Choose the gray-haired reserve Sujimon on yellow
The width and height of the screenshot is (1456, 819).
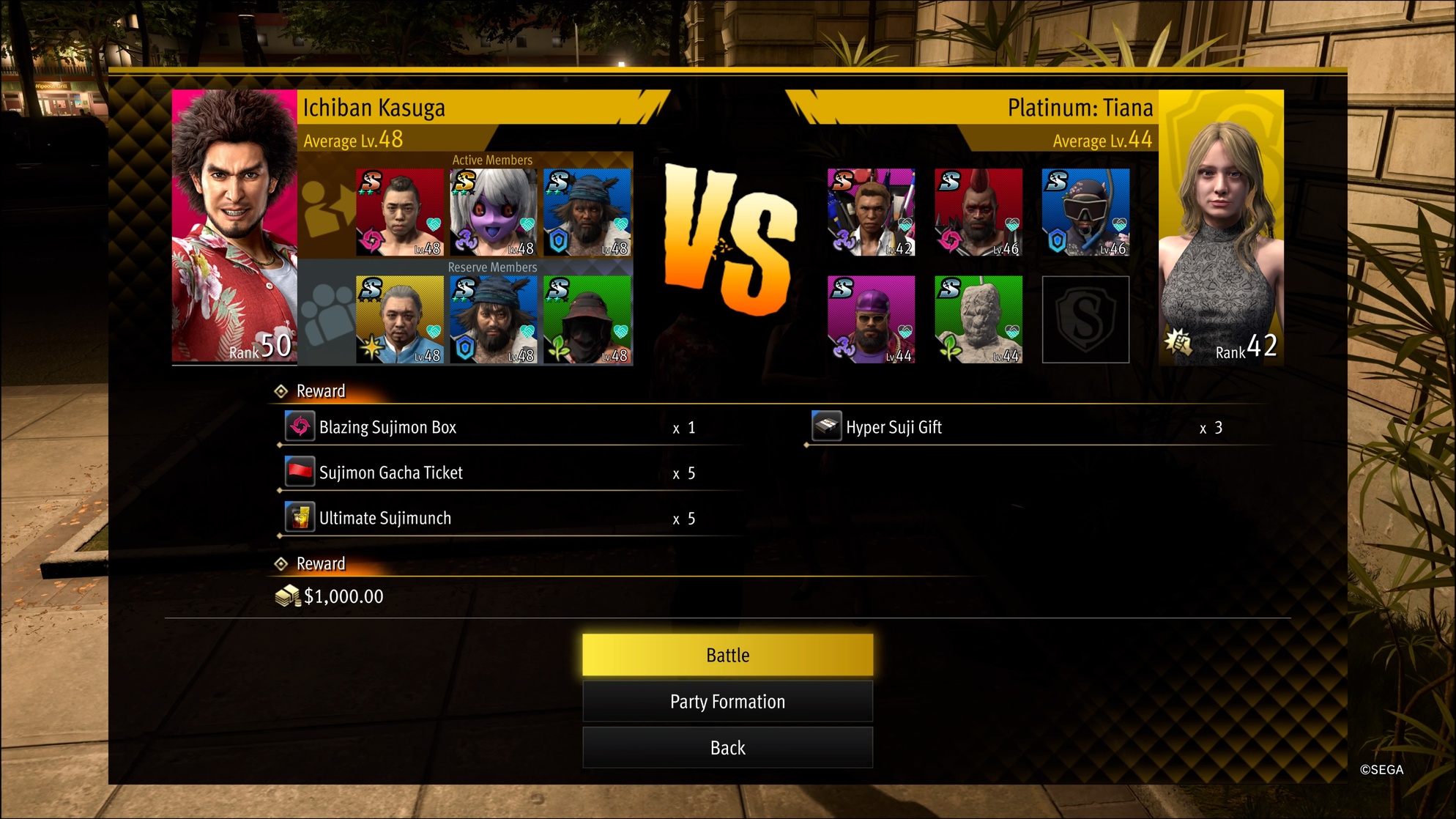[x=400, y=319]
